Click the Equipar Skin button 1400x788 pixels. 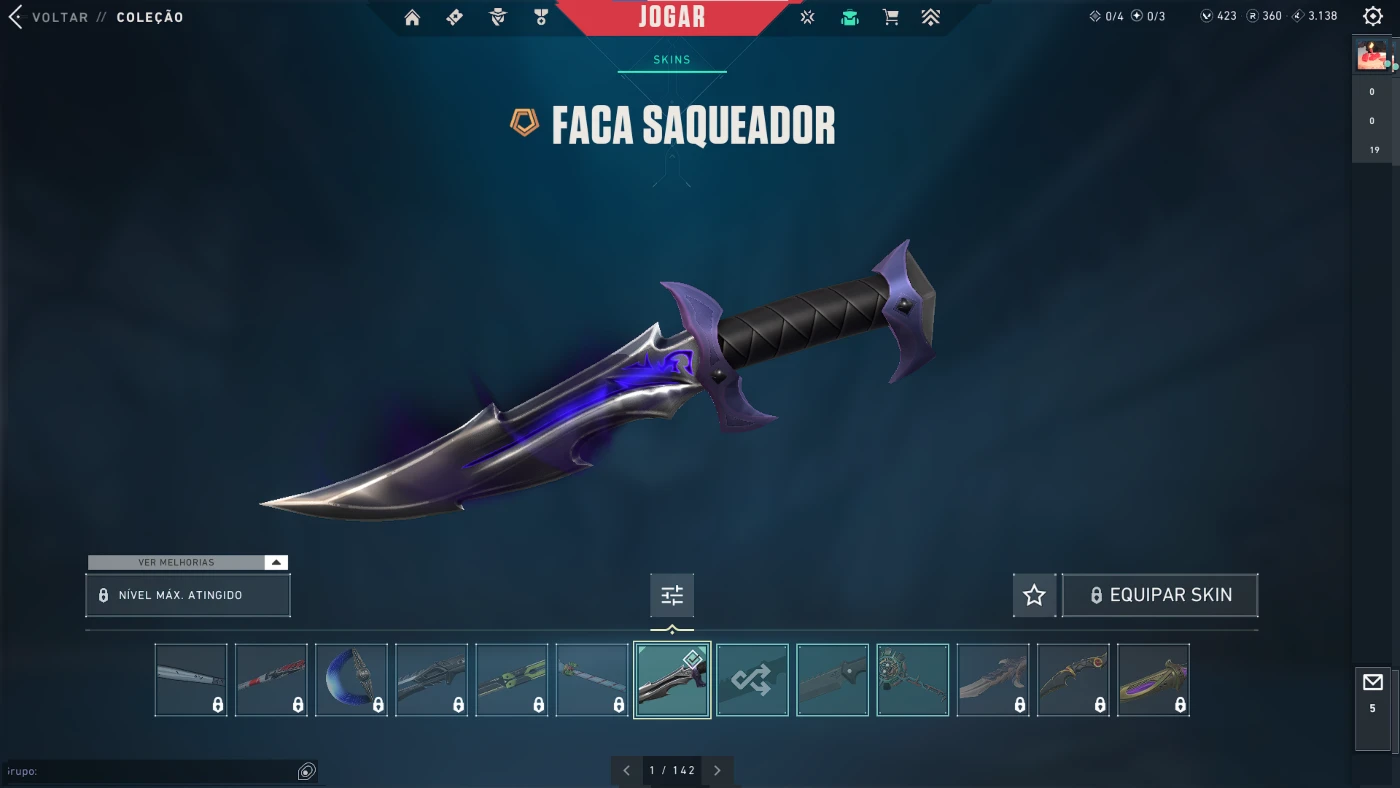click(1160, 595)
